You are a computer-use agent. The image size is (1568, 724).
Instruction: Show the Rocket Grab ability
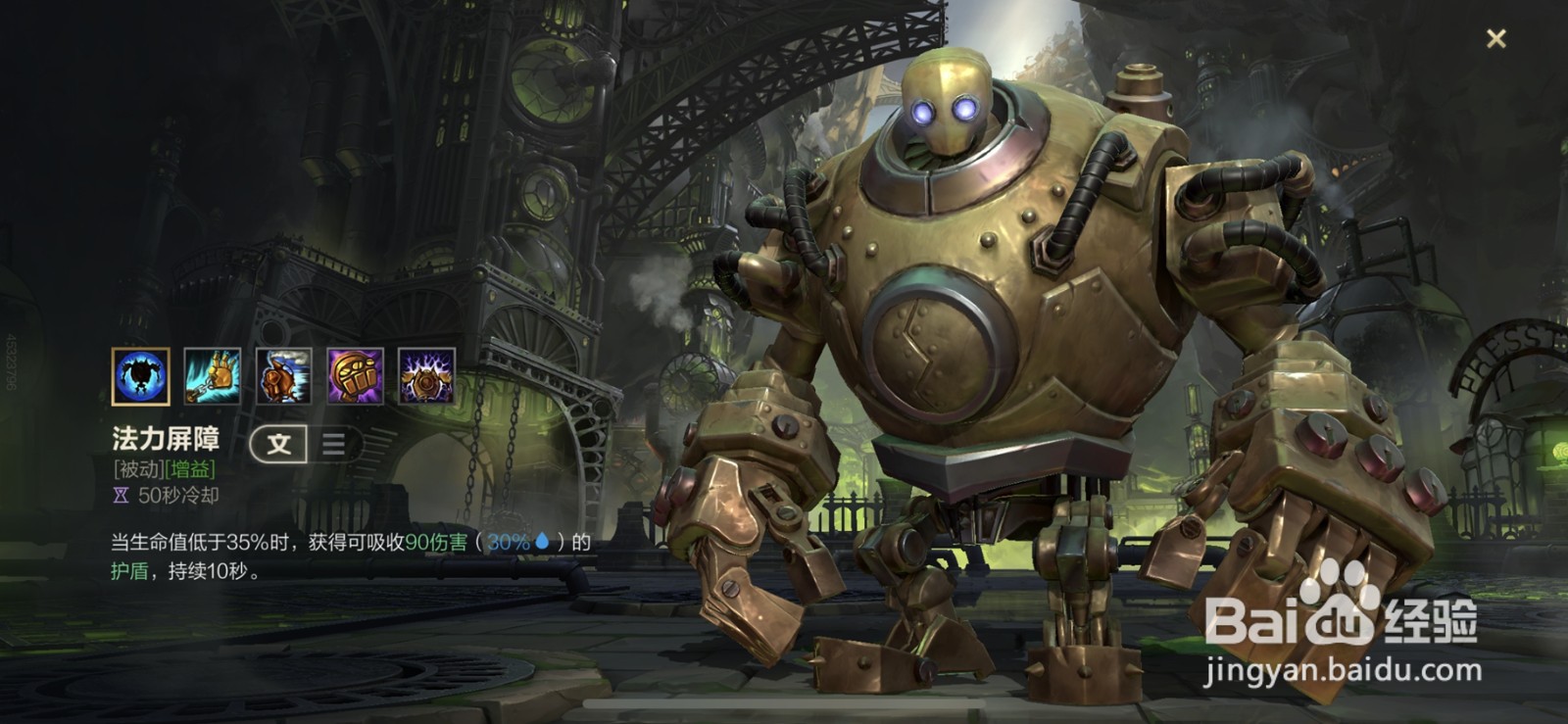[x=212, y=376]
